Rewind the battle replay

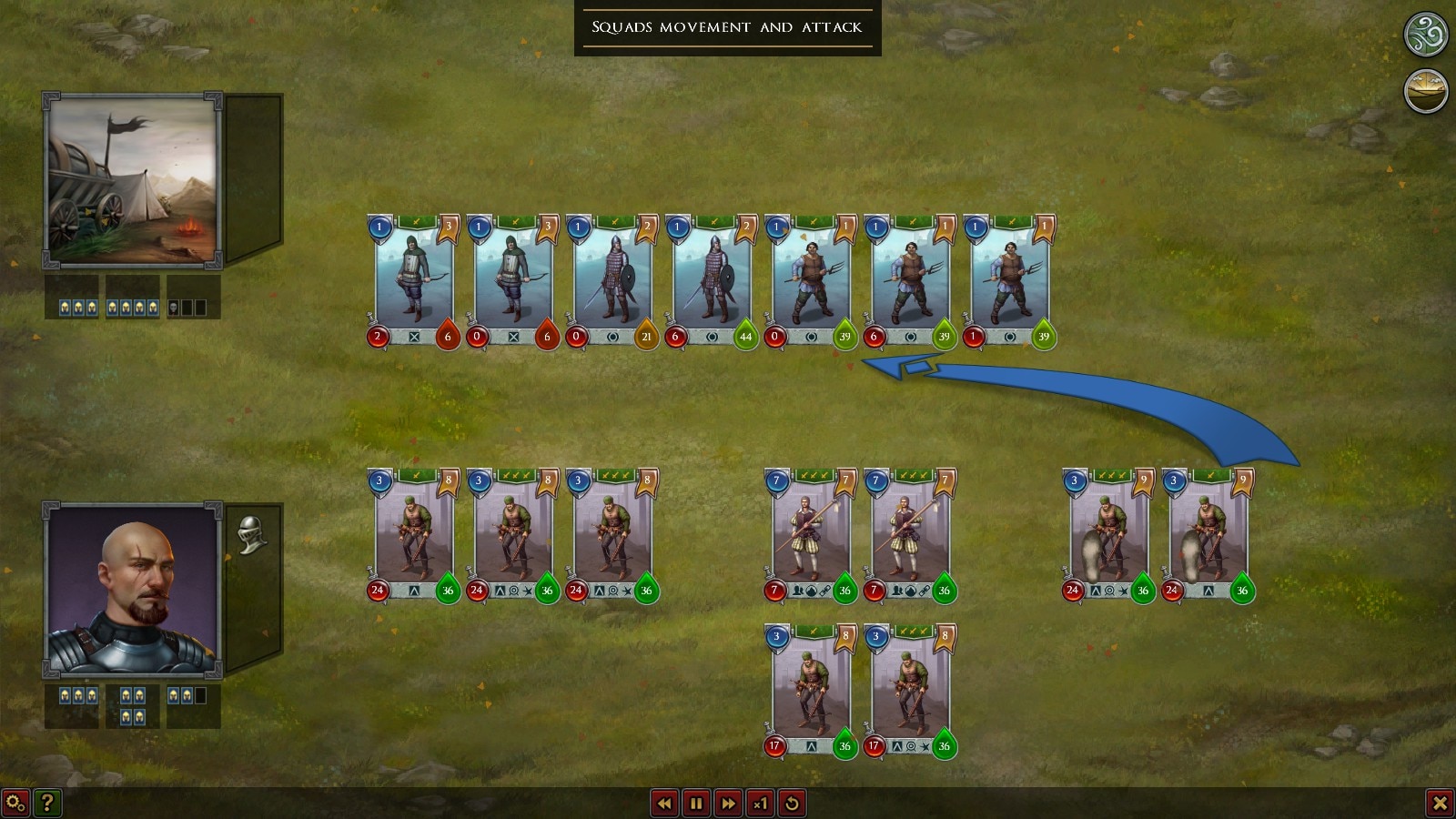pyautogui.click(x=664, y=804)
